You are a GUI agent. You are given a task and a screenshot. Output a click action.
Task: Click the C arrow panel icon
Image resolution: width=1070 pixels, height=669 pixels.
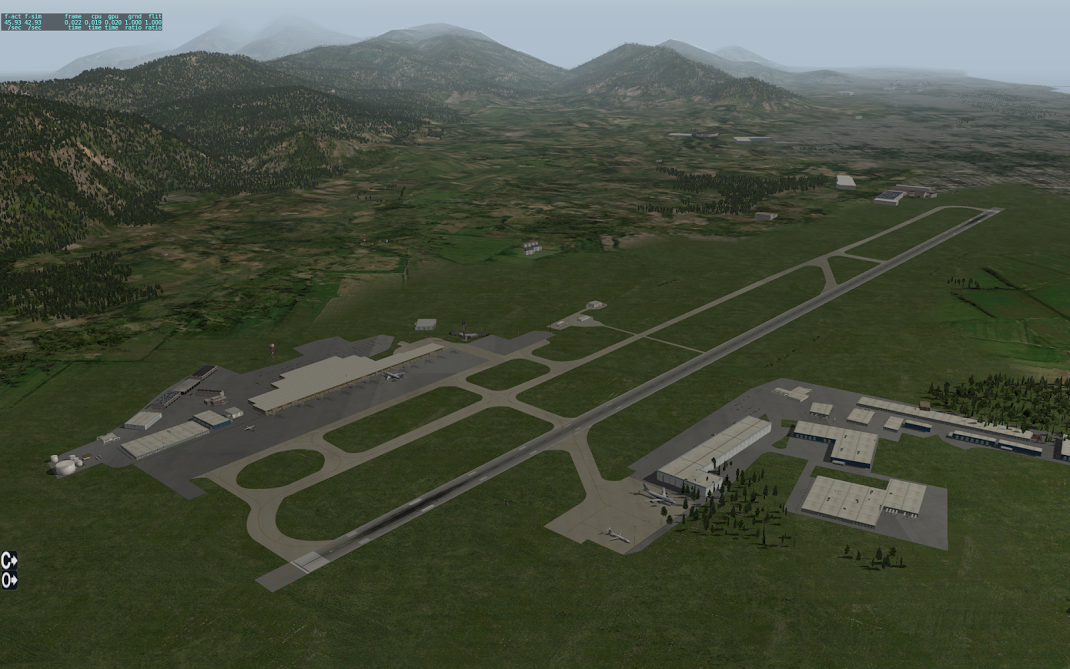[x=9, y=560]
